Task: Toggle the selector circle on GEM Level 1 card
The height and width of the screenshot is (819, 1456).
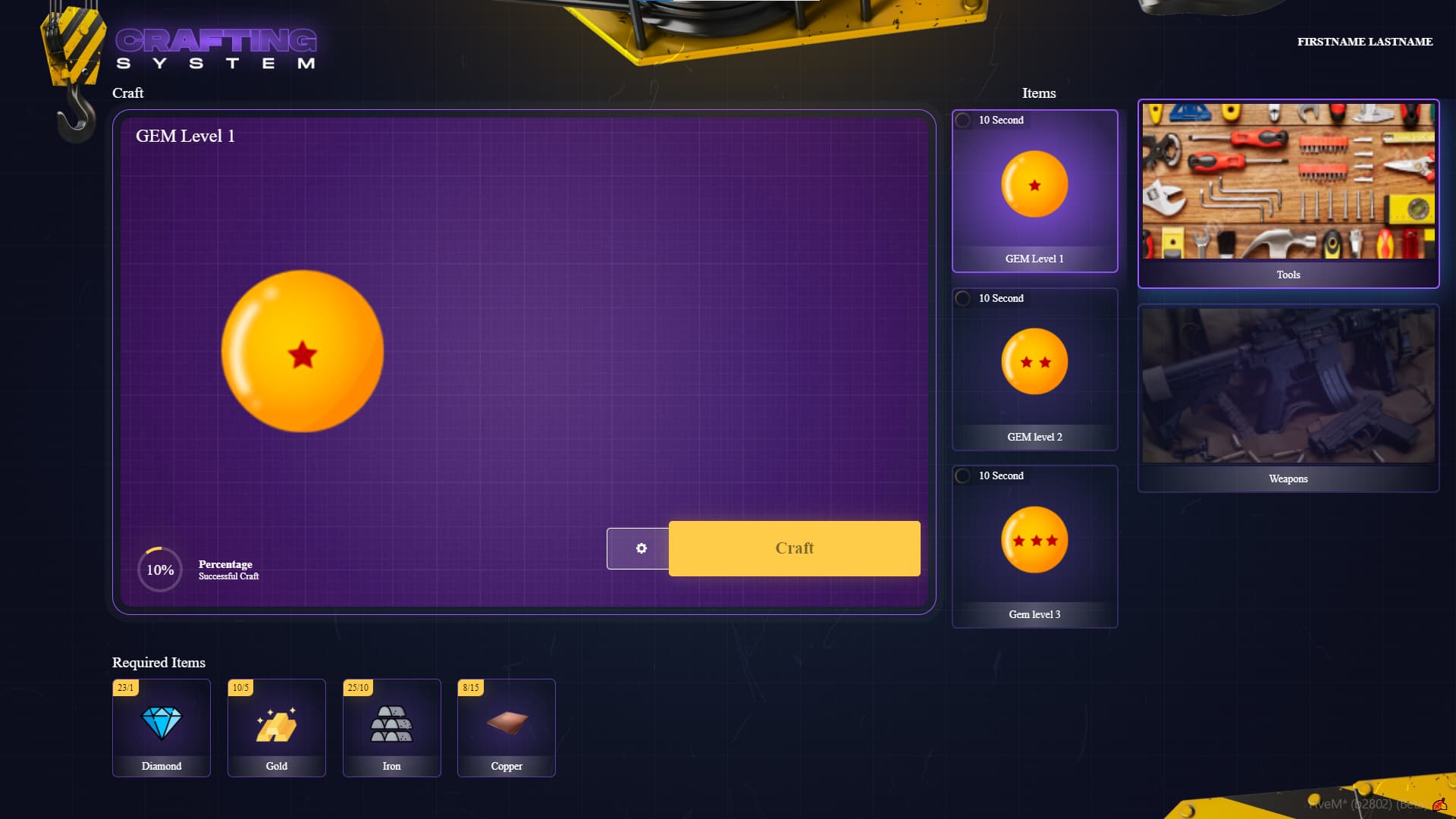Action: click(x=963, y=118)
